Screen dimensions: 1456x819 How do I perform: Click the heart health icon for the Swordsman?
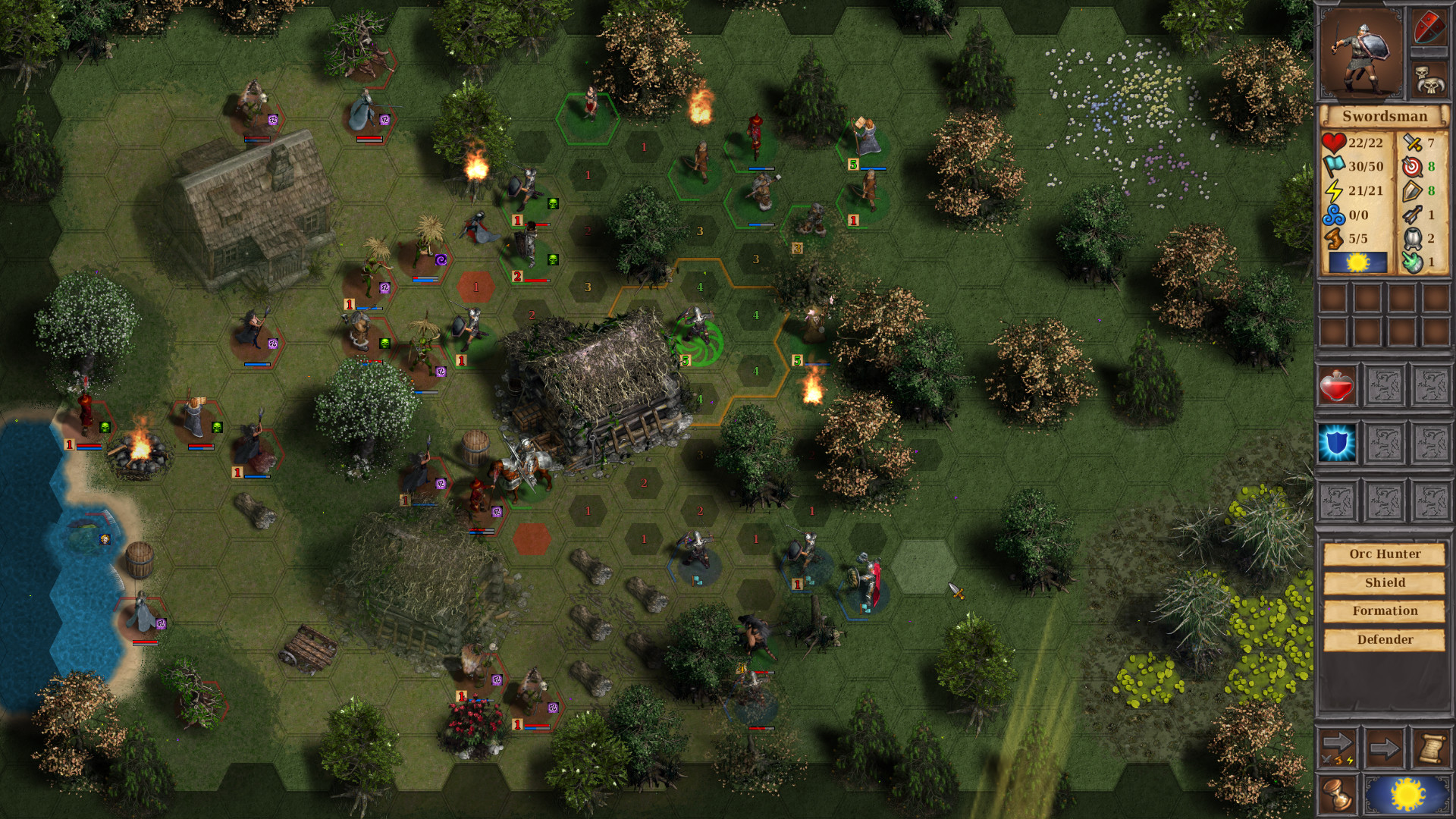[x=1334, y=141]
